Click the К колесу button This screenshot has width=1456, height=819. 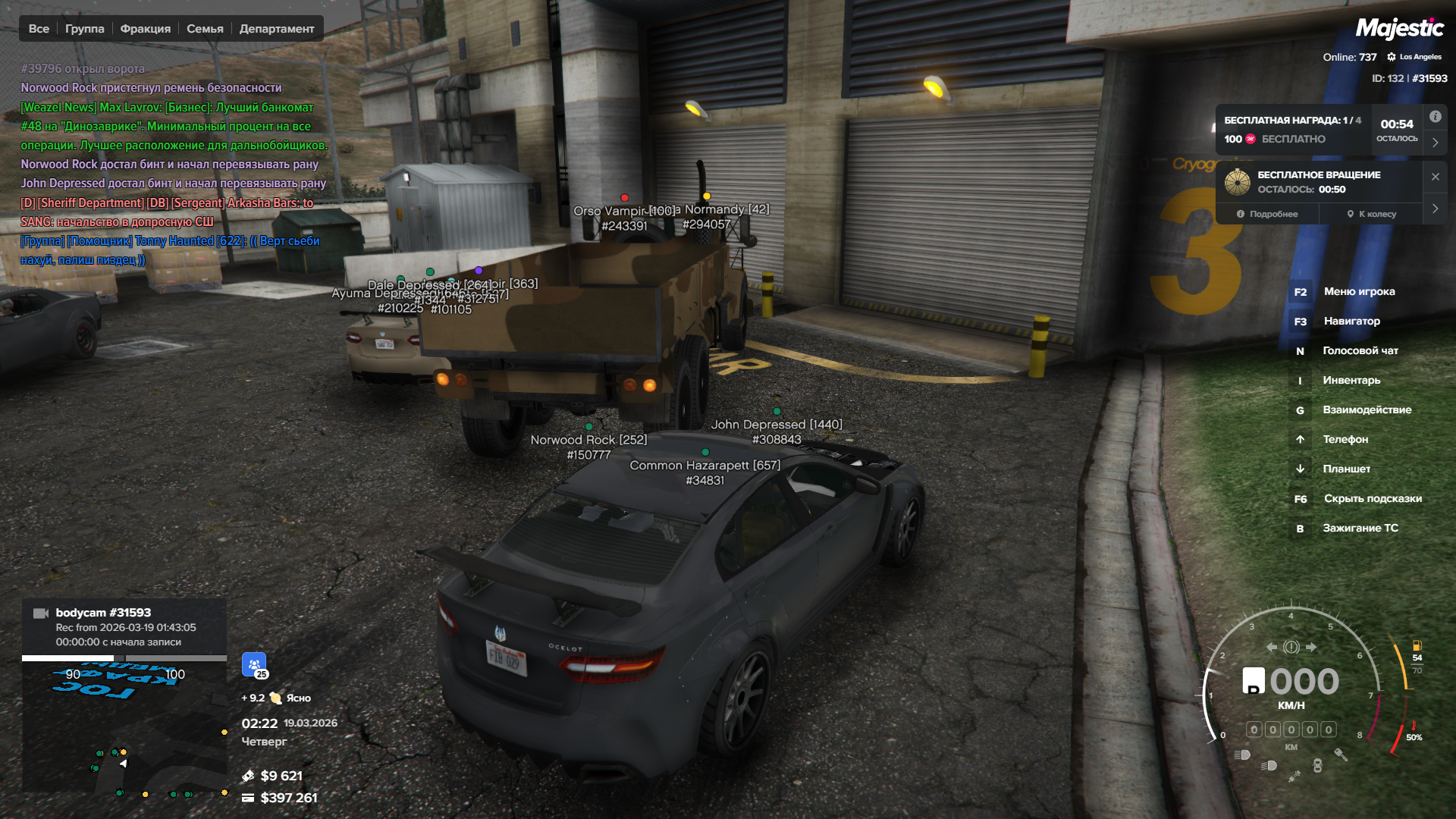1372,214
